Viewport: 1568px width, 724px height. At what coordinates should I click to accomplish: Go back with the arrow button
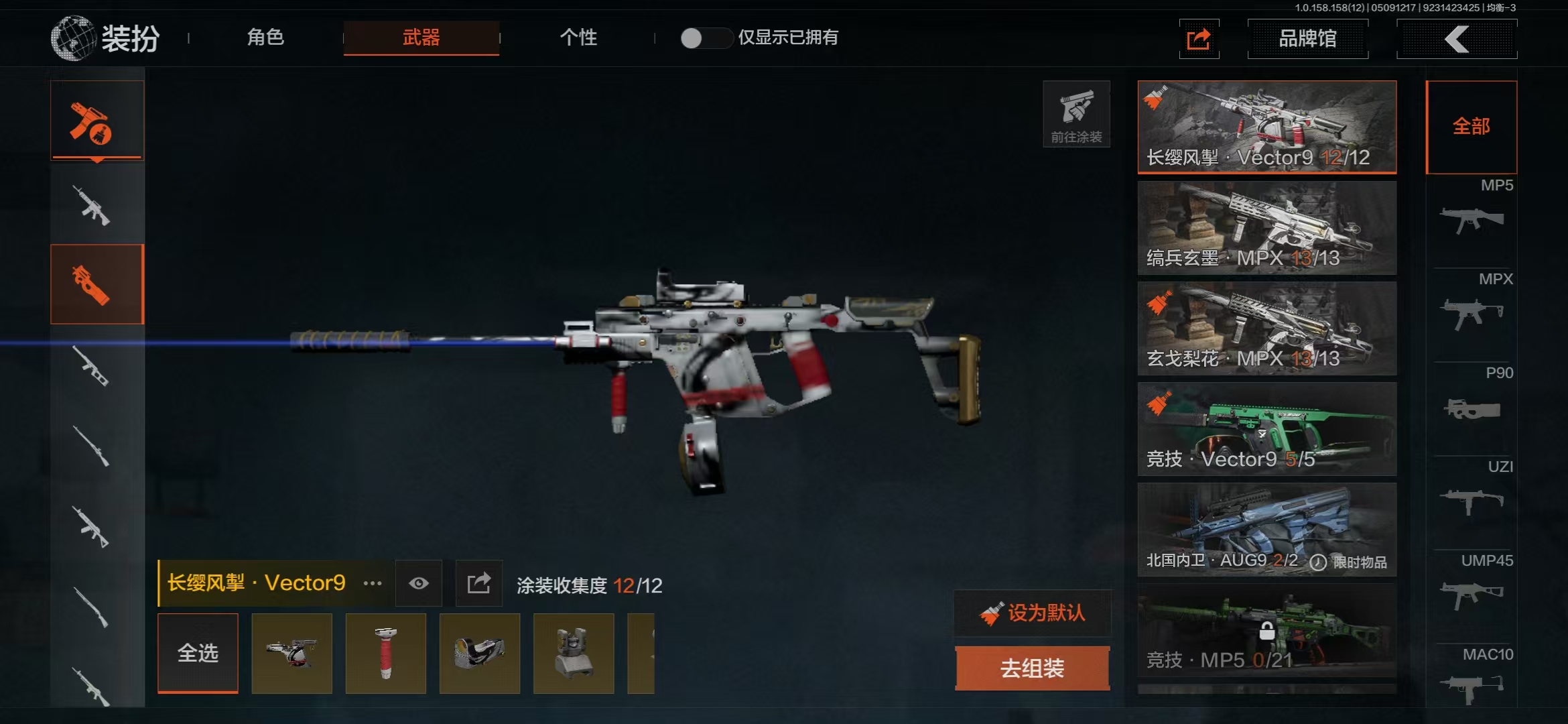[x=1457, y=39]
